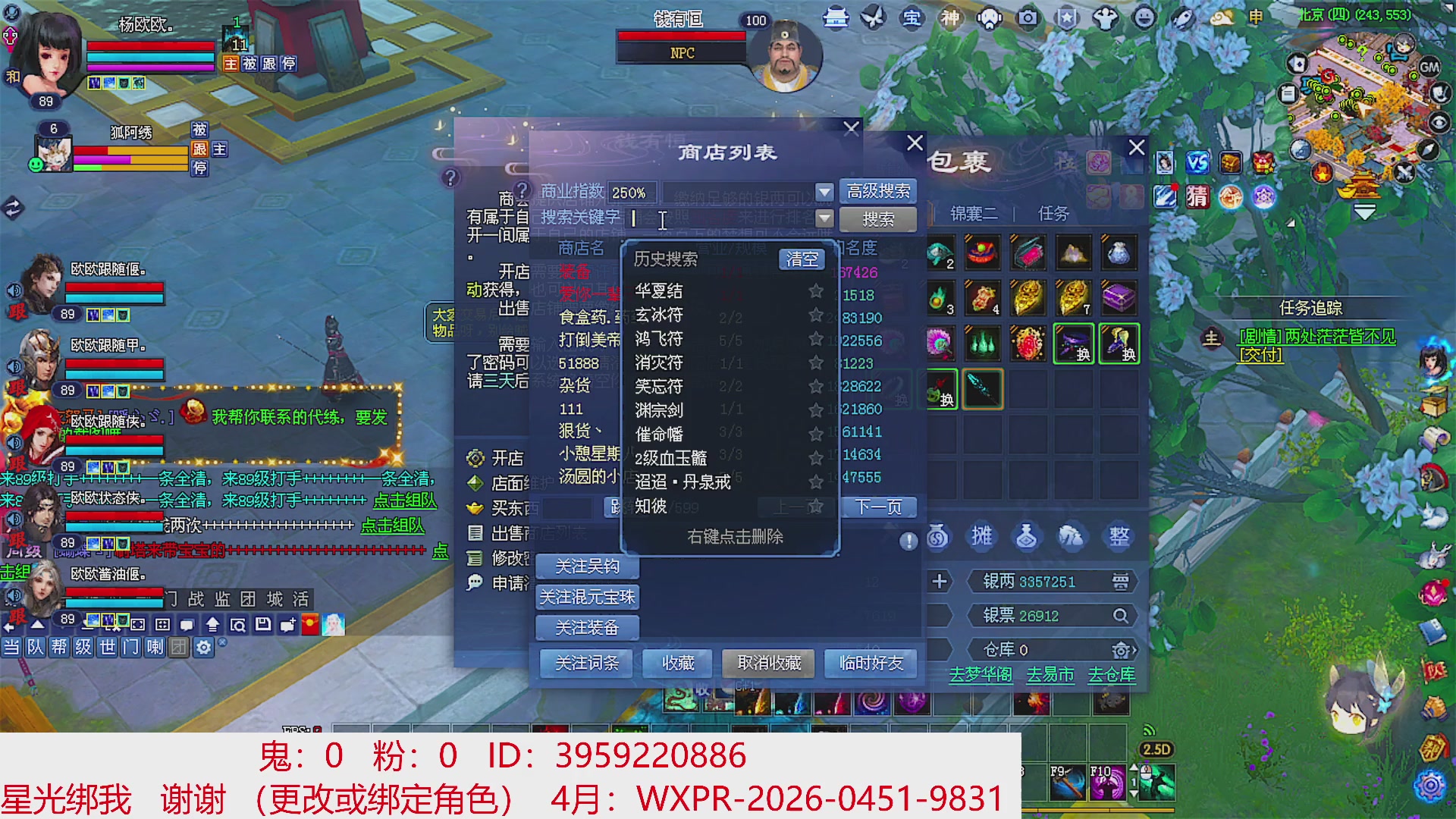Select the 开店 gear icon in shop menu
This screenshot has width=1456, height=819.
(x=475, y=458)
